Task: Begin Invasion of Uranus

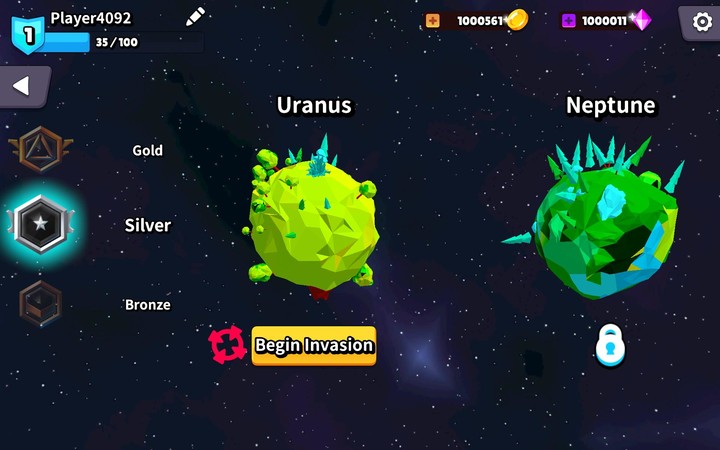Action: click(x=313, y=345)
